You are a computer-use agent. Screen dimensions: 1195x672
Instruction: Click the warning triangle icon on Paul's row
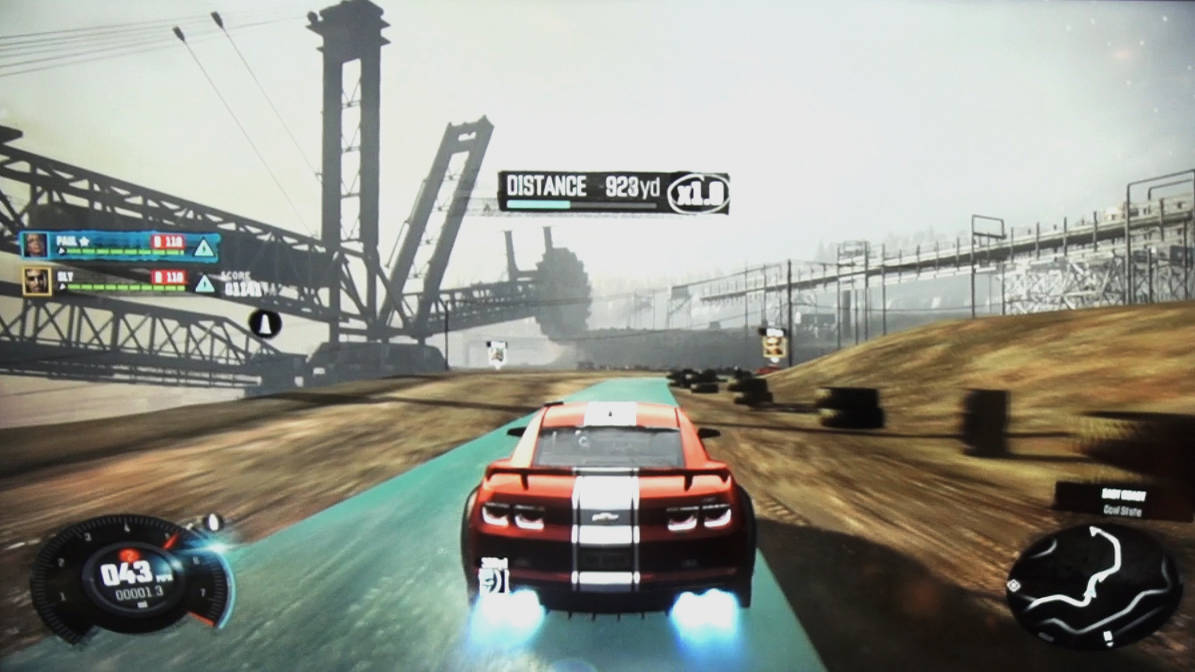click(x=204, y=248)
